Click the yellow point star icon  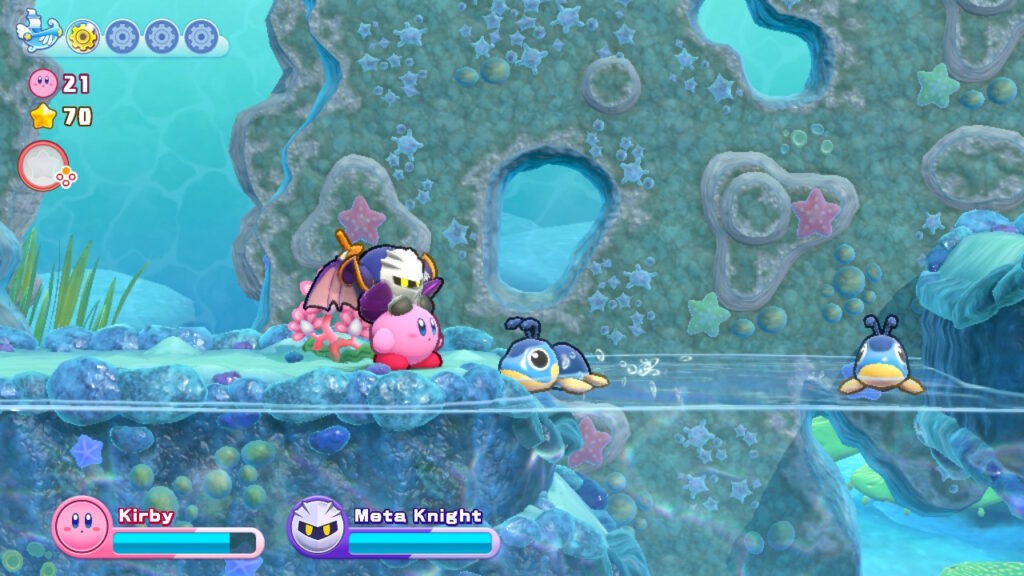point(43,117)
